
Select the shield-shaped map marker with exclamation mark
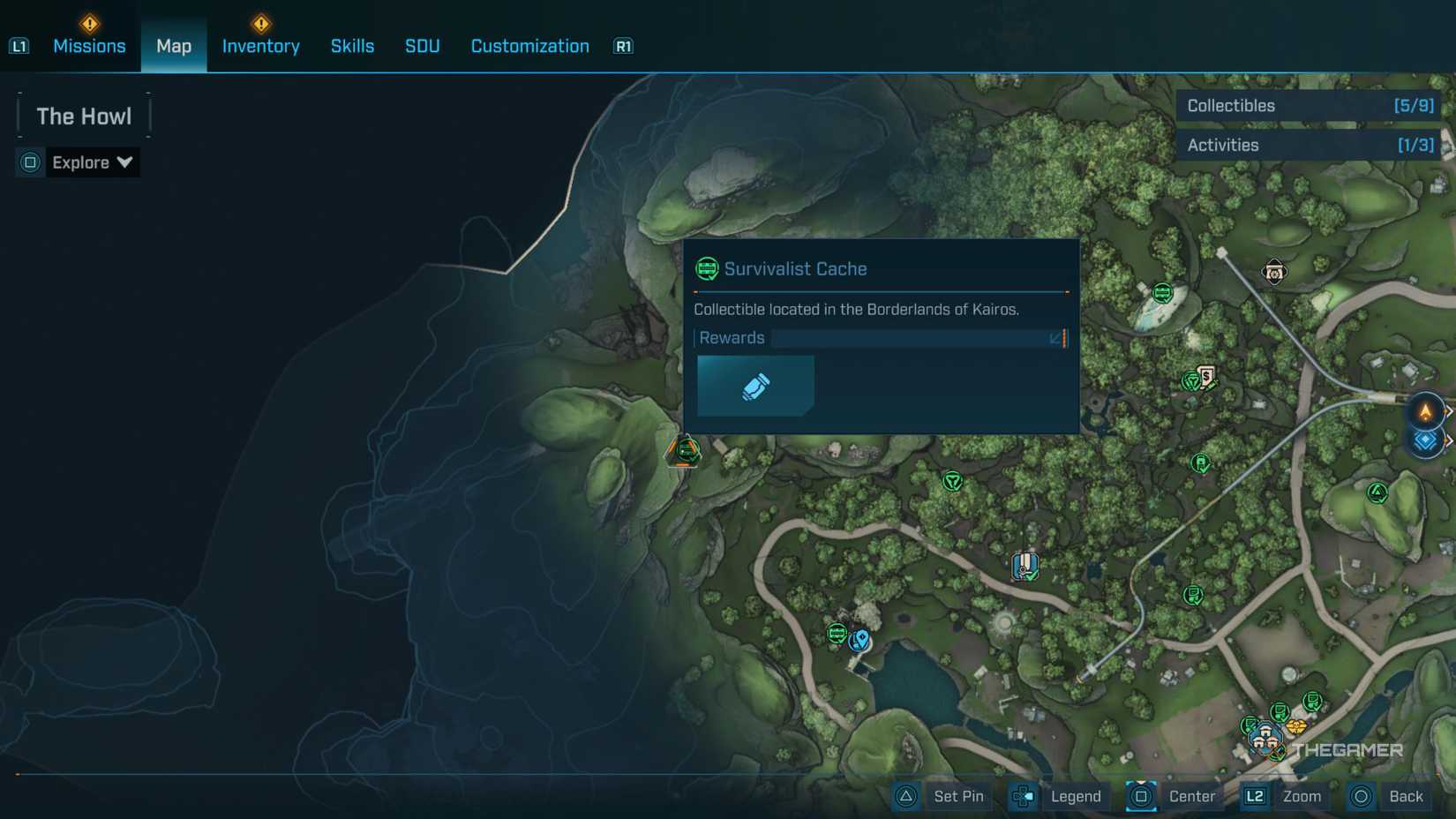[x=1024, y=566]
